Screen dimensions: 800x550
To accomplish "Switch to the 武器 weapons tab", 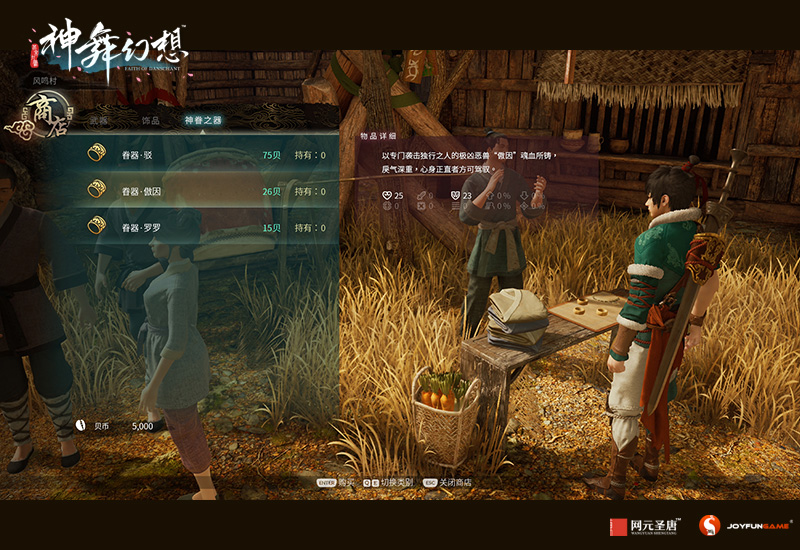I will coord(98,120).
